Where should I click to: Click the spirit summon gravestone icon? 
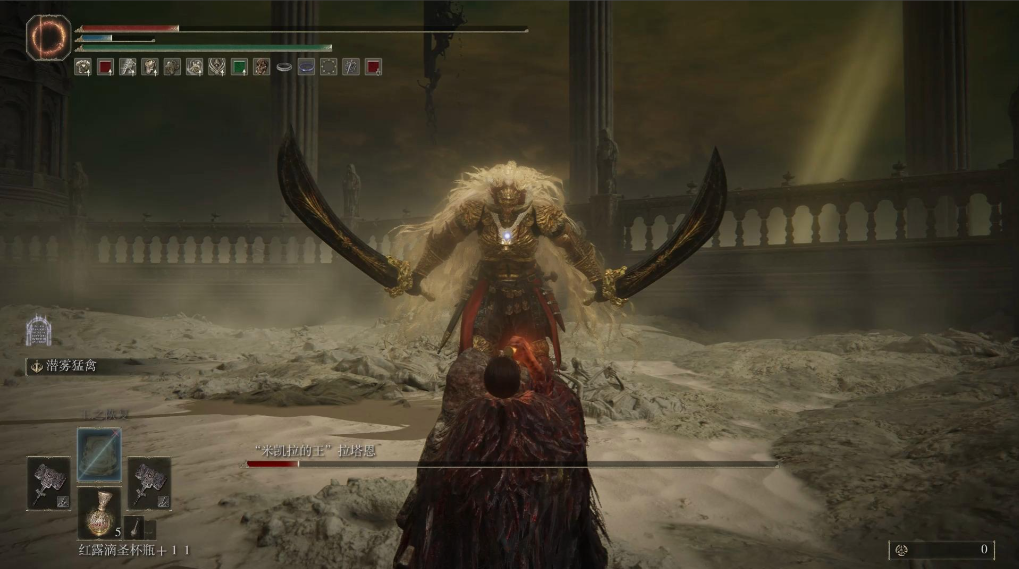tap(38, 330)
